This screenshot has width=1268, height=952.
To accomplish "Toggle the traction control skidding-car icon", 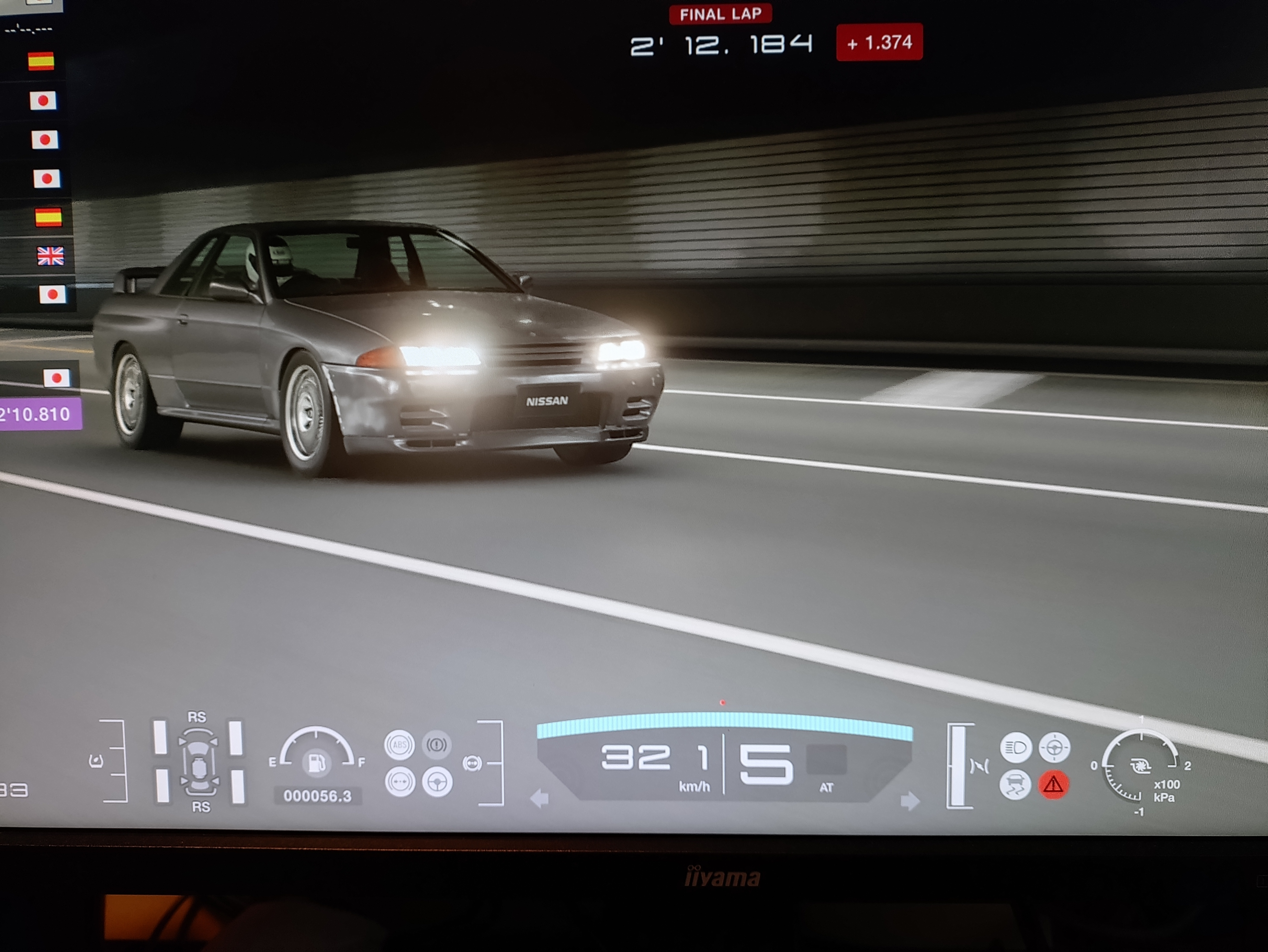I will pos(1015,785).
